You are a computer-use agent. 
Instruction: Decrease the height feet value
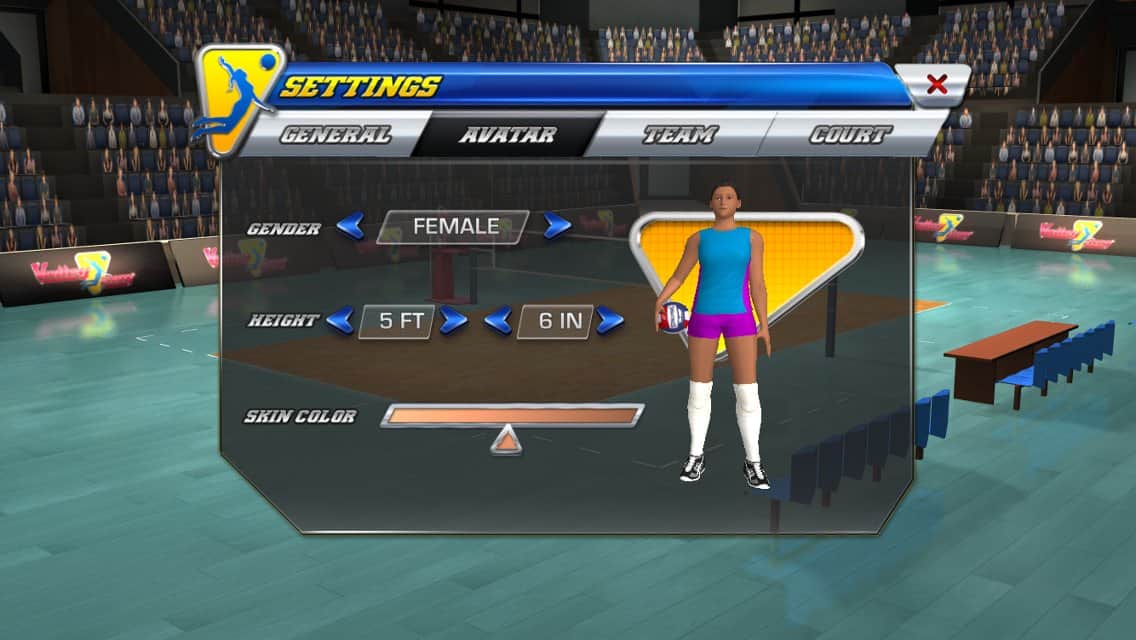pyautogui.click(x=340, y=320)
